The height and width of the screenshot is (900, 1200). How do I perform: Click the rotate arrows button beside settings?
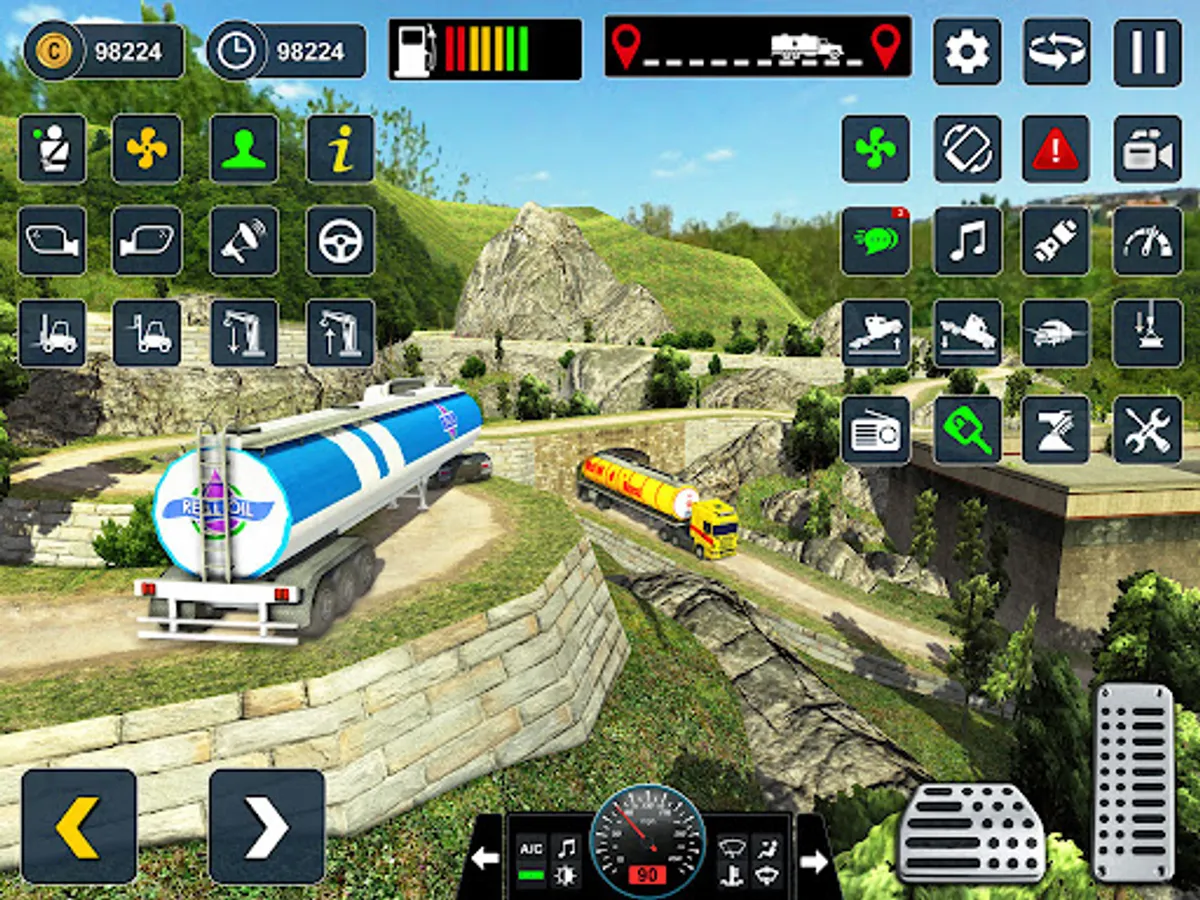pos(1057,52)
